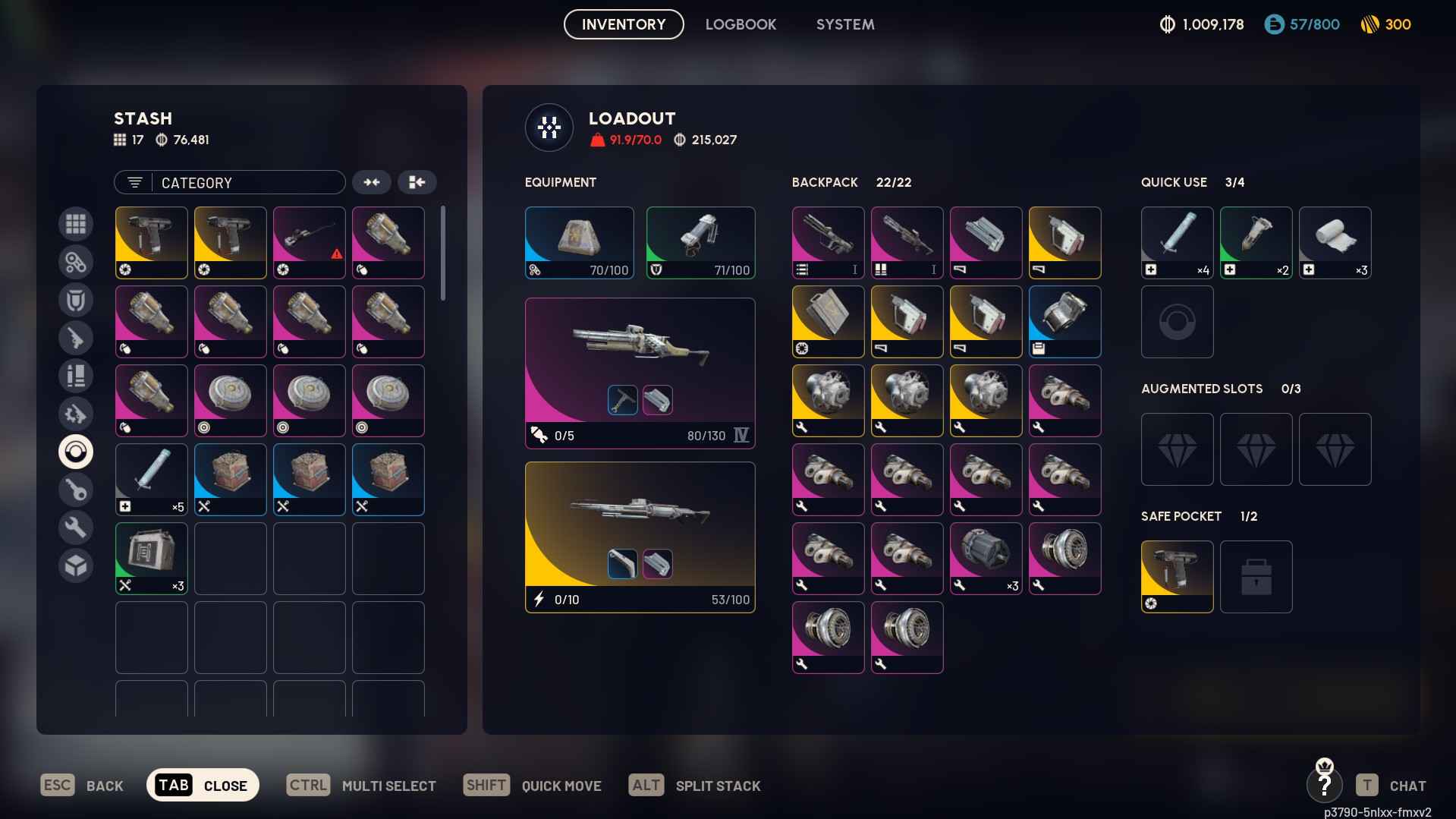The height and width of the screenshot is (819, 1456).
Task: Toggle the compress arrows button beside the category filter
Action: (x=372, y=182)
